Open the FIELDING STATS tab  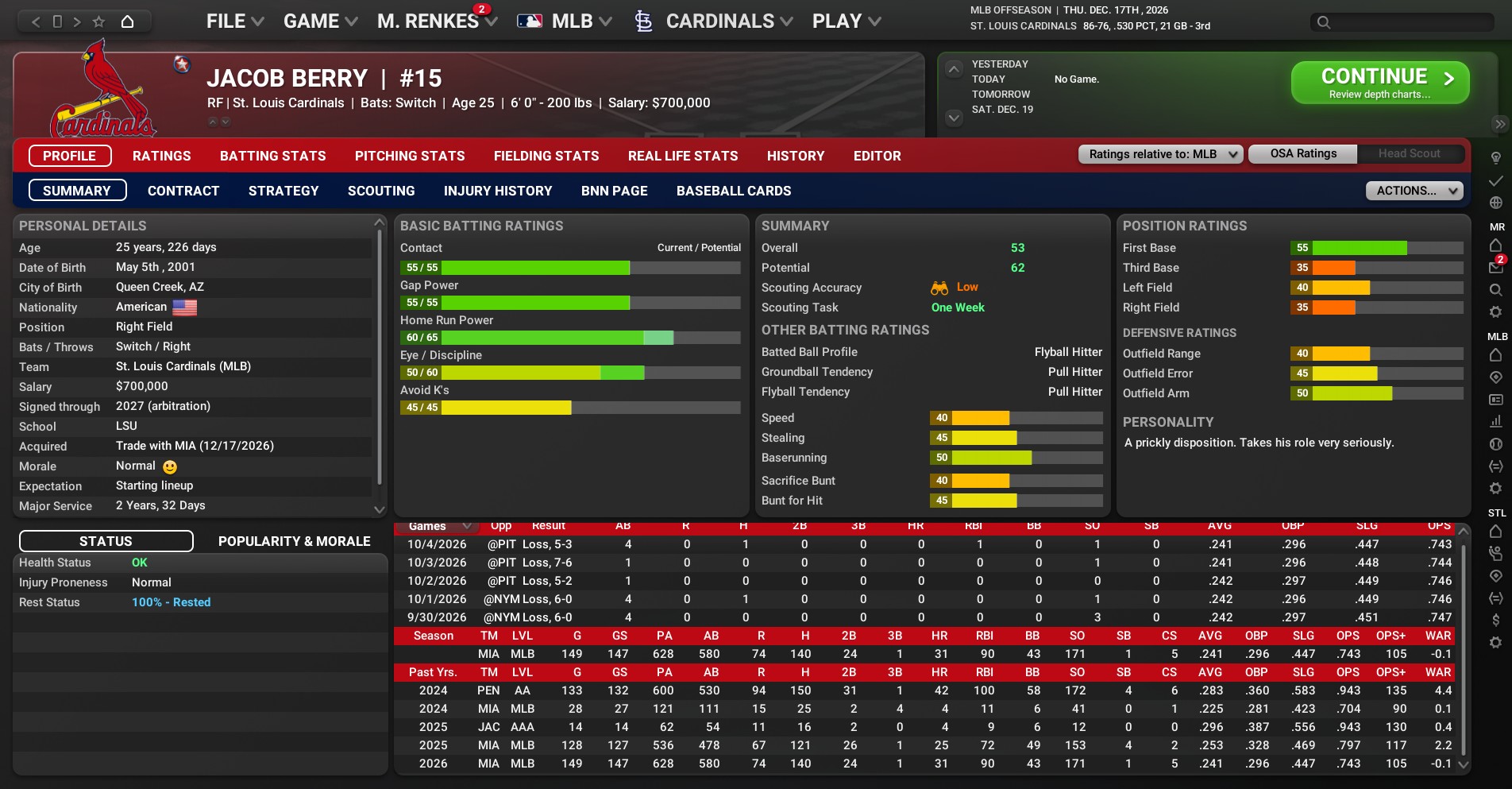(546, 156)
